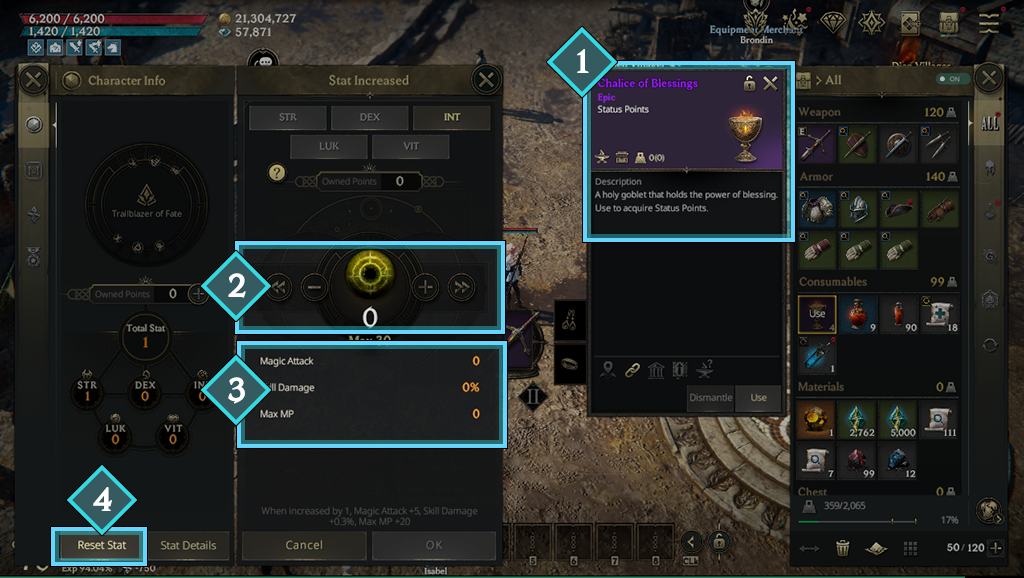Image resolution: width=1024 pixels, height=578 pixels.
Task: Select the STR stat tab
Action: coord(288,117)
